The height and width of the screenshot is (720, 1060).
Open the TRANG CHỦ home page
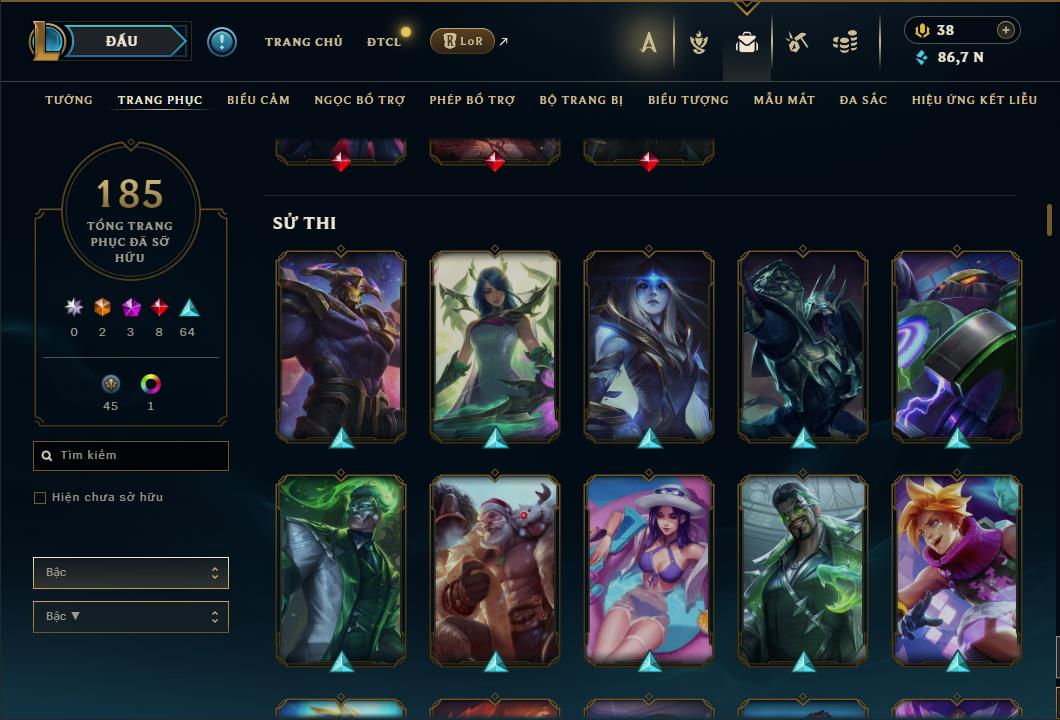303,42
